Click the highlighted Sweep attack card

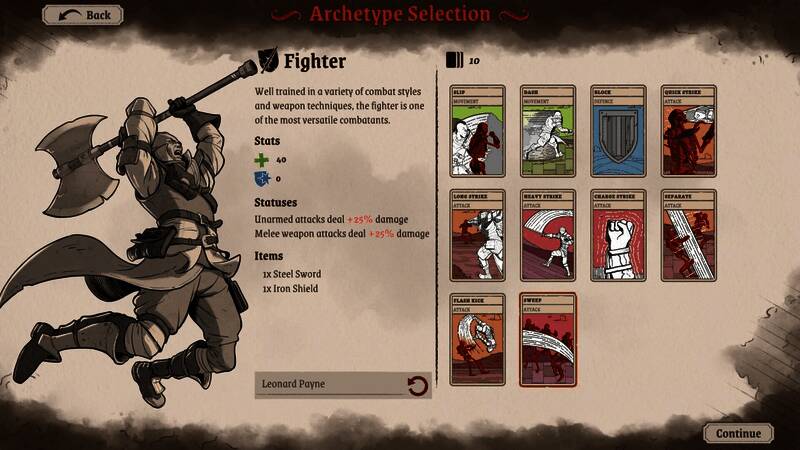[x=547, y=340]
